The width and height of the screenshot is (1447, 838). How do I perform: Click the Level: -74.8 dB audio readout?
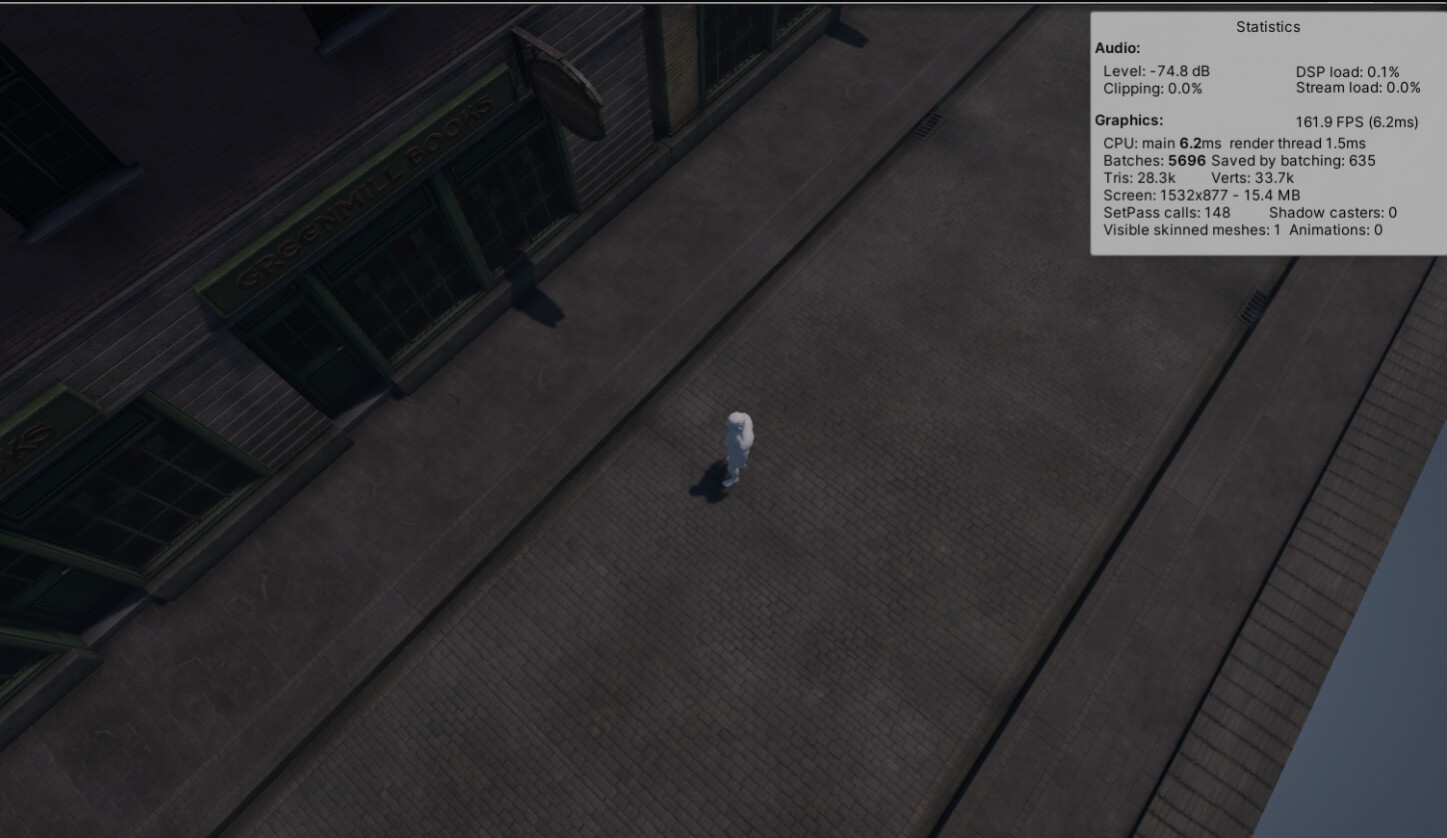1157,70
